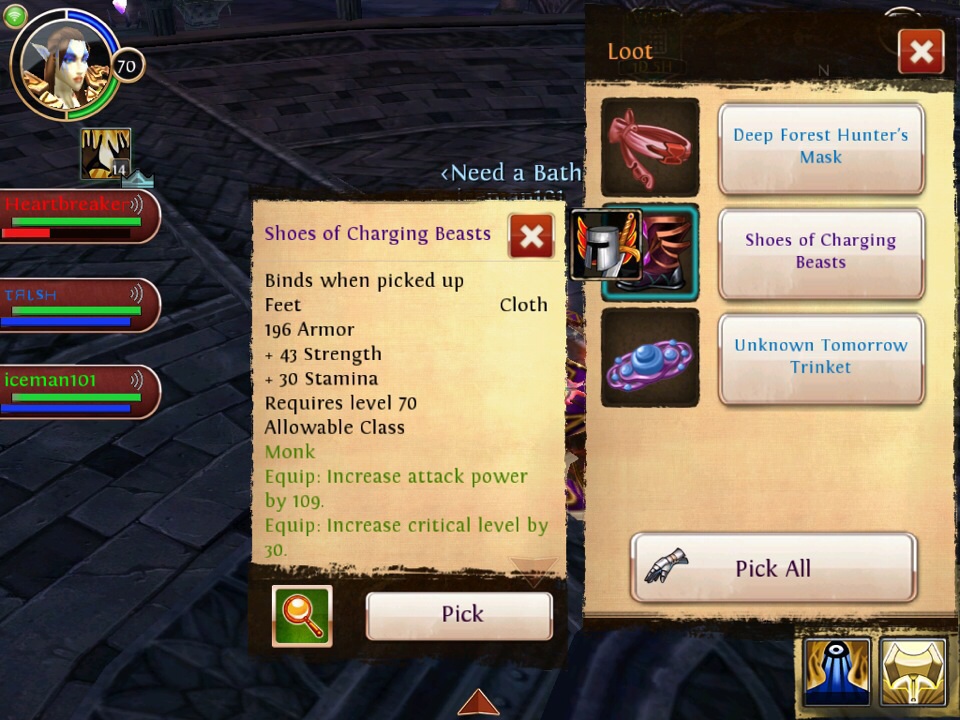Click the blue gem trinket loot icon
The height and width of the screenshot is (720, 960).
coord(650,358)
